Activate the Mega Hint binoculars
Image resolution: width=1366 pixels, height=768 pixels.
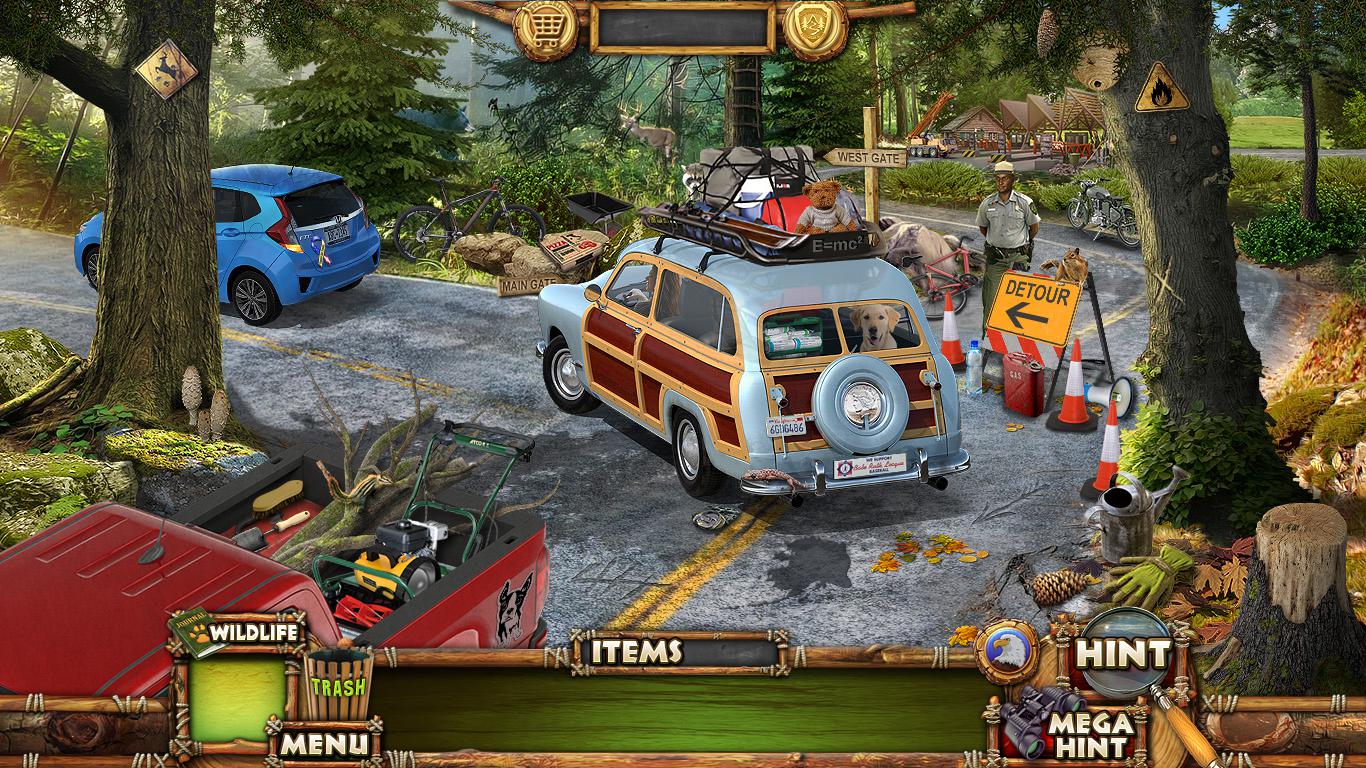(x=1068, y=724)
